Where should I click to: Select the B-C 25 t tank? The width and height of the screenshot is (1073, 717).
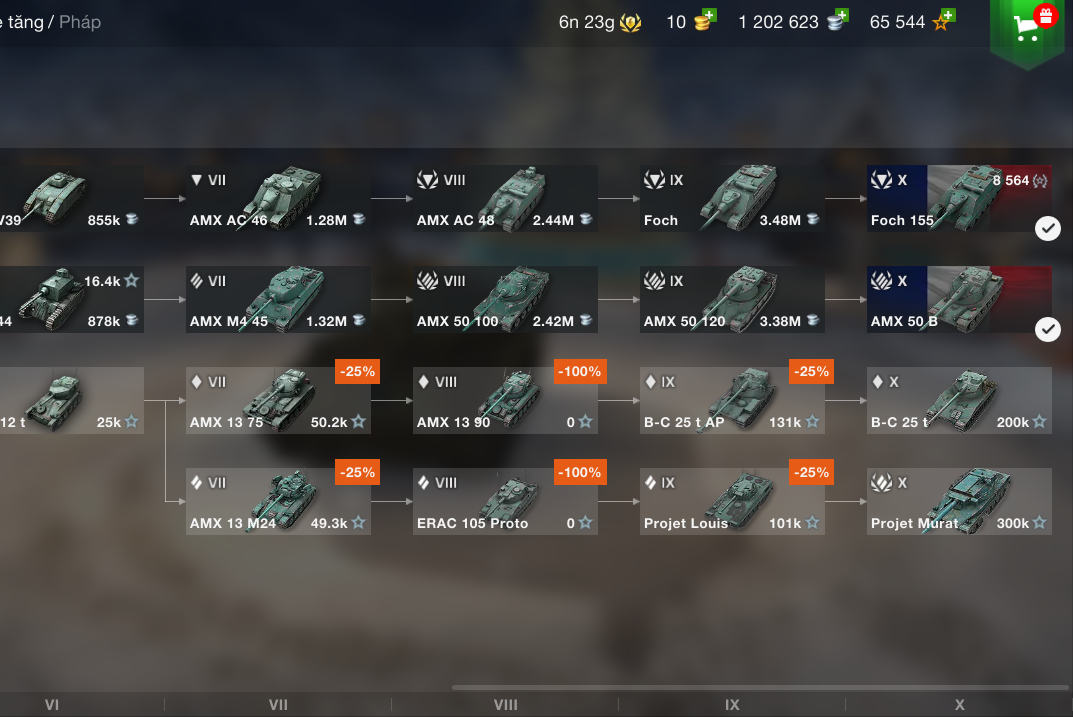tap(959, 401)
